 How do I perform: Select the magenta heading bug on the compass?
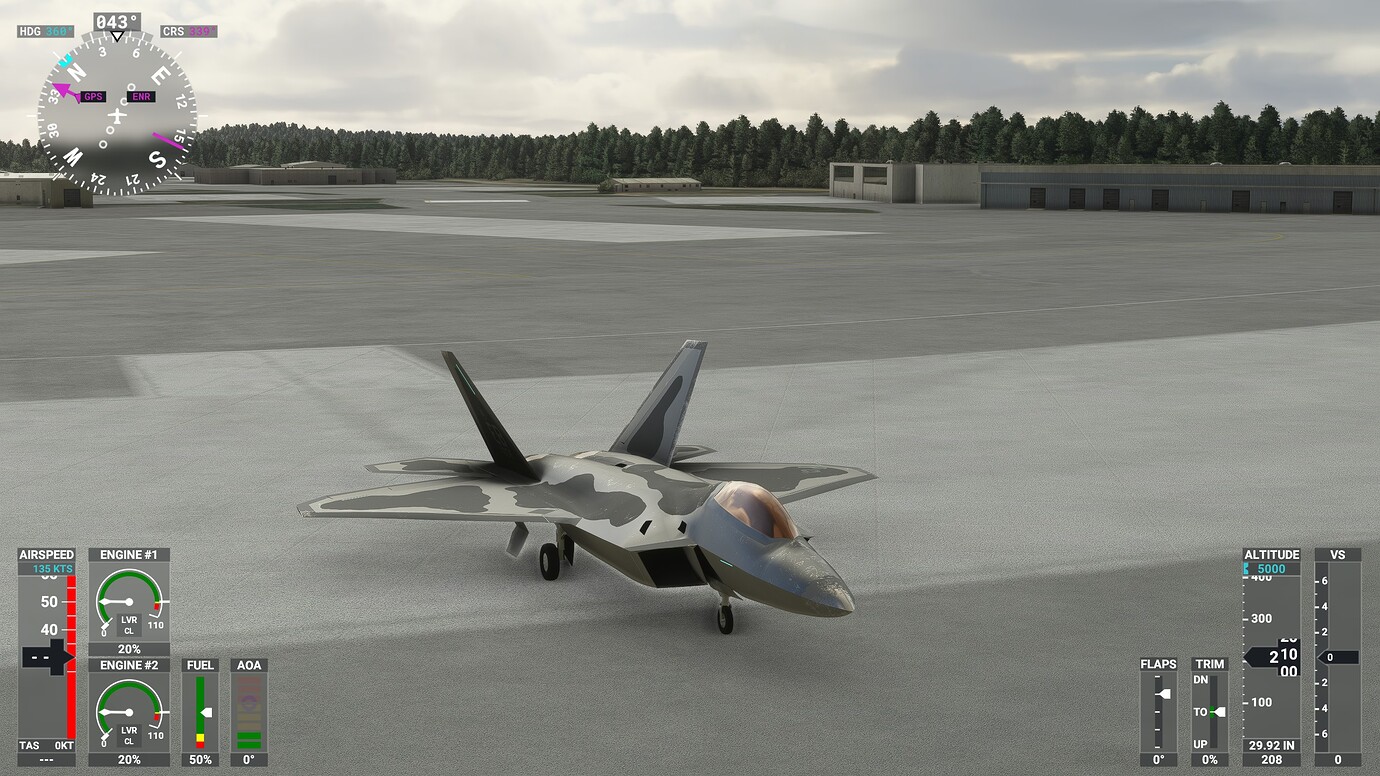tap(63, 89)
